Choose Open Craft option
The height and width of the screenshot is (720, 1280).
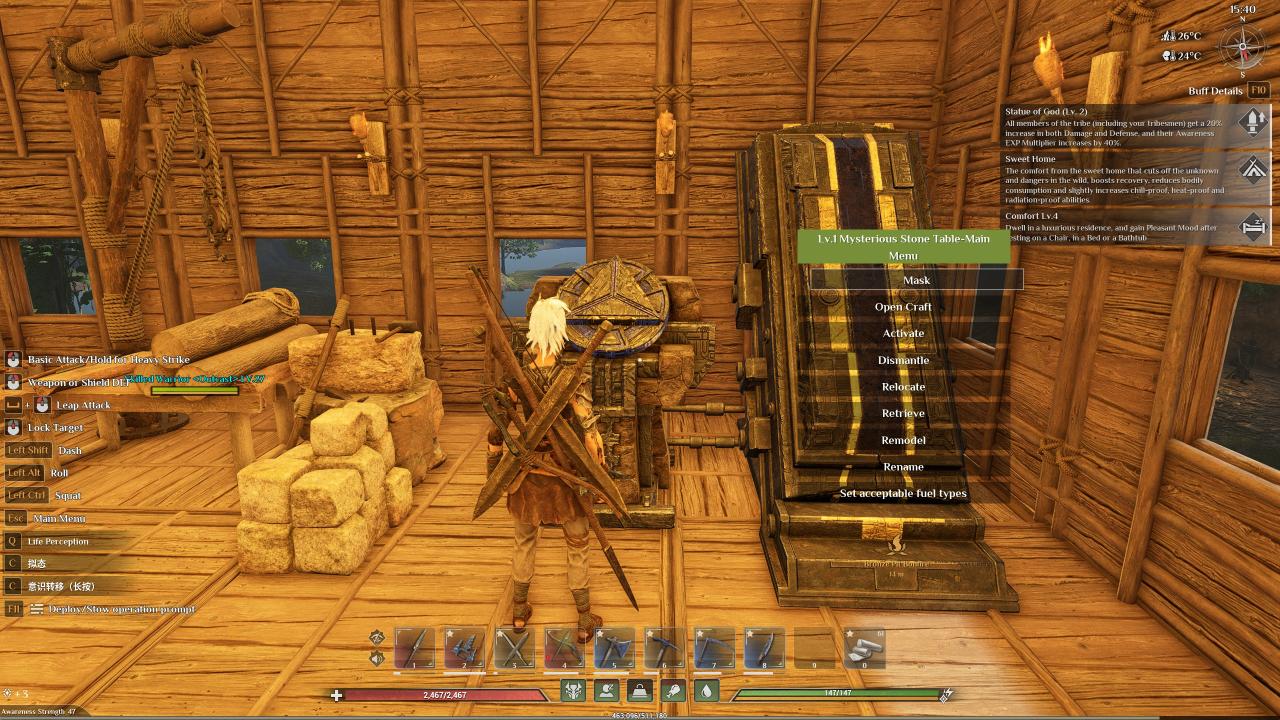pyautogui.click(x=903, y=307)
